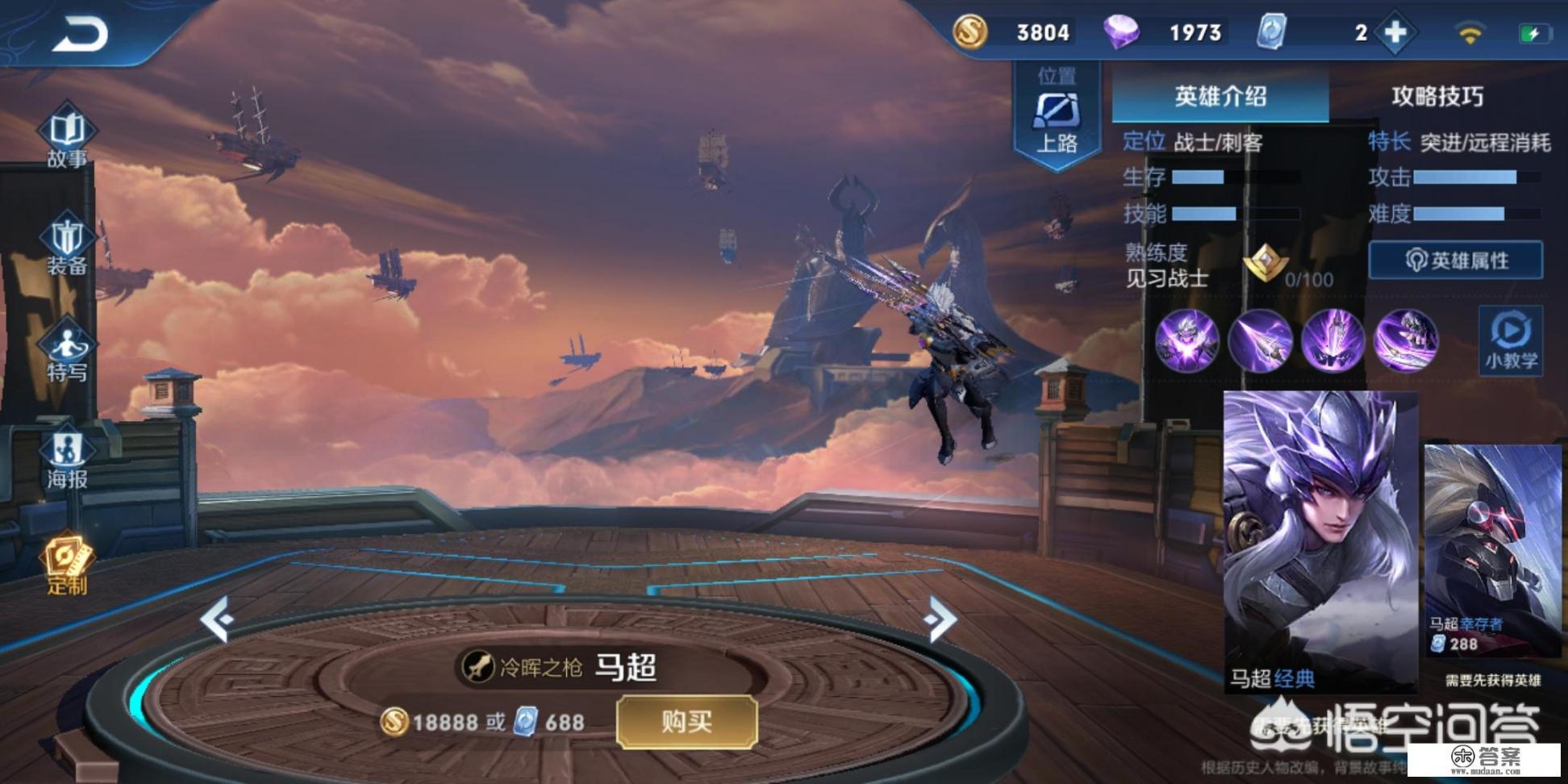Show the previous hero with left arrow
The width and height of the screenshot is (1568, 784).
tap(216, 619)
